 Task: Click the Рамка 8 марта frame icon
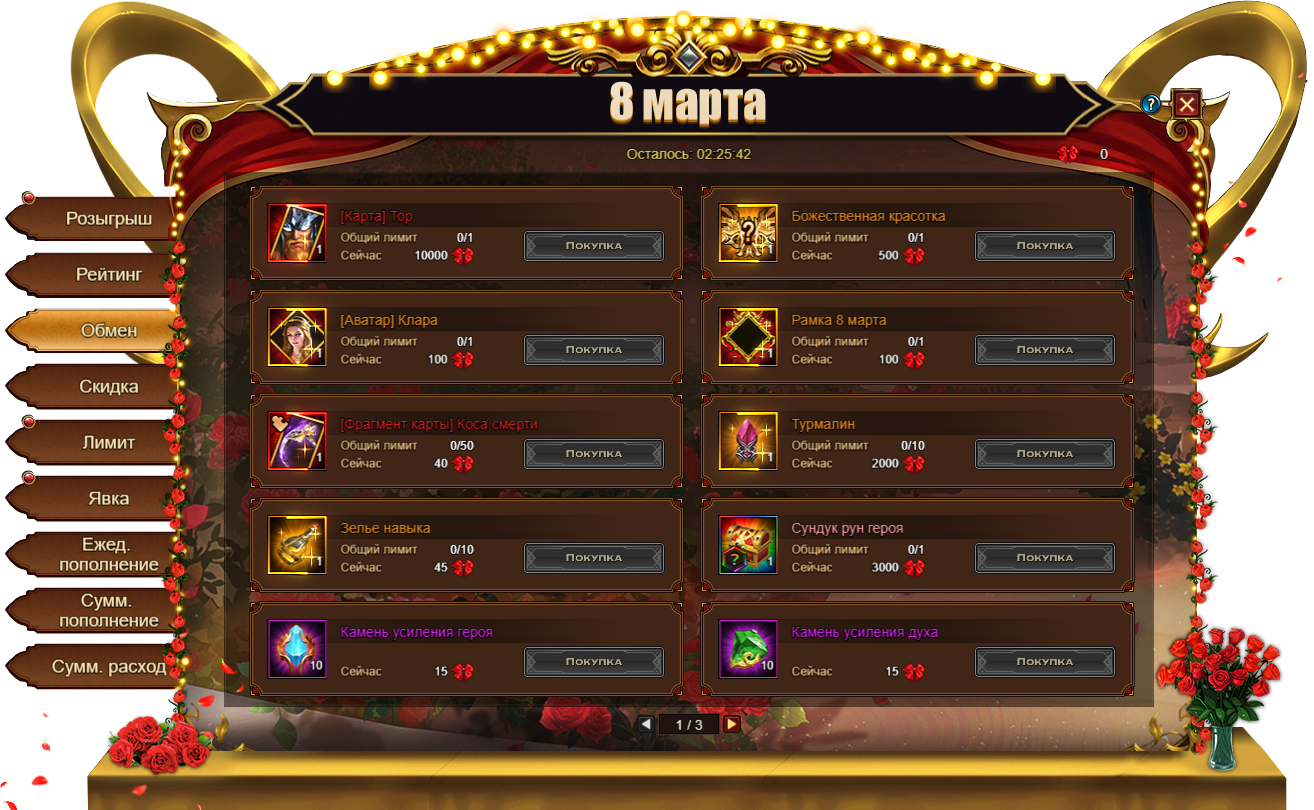pos(748,337)
